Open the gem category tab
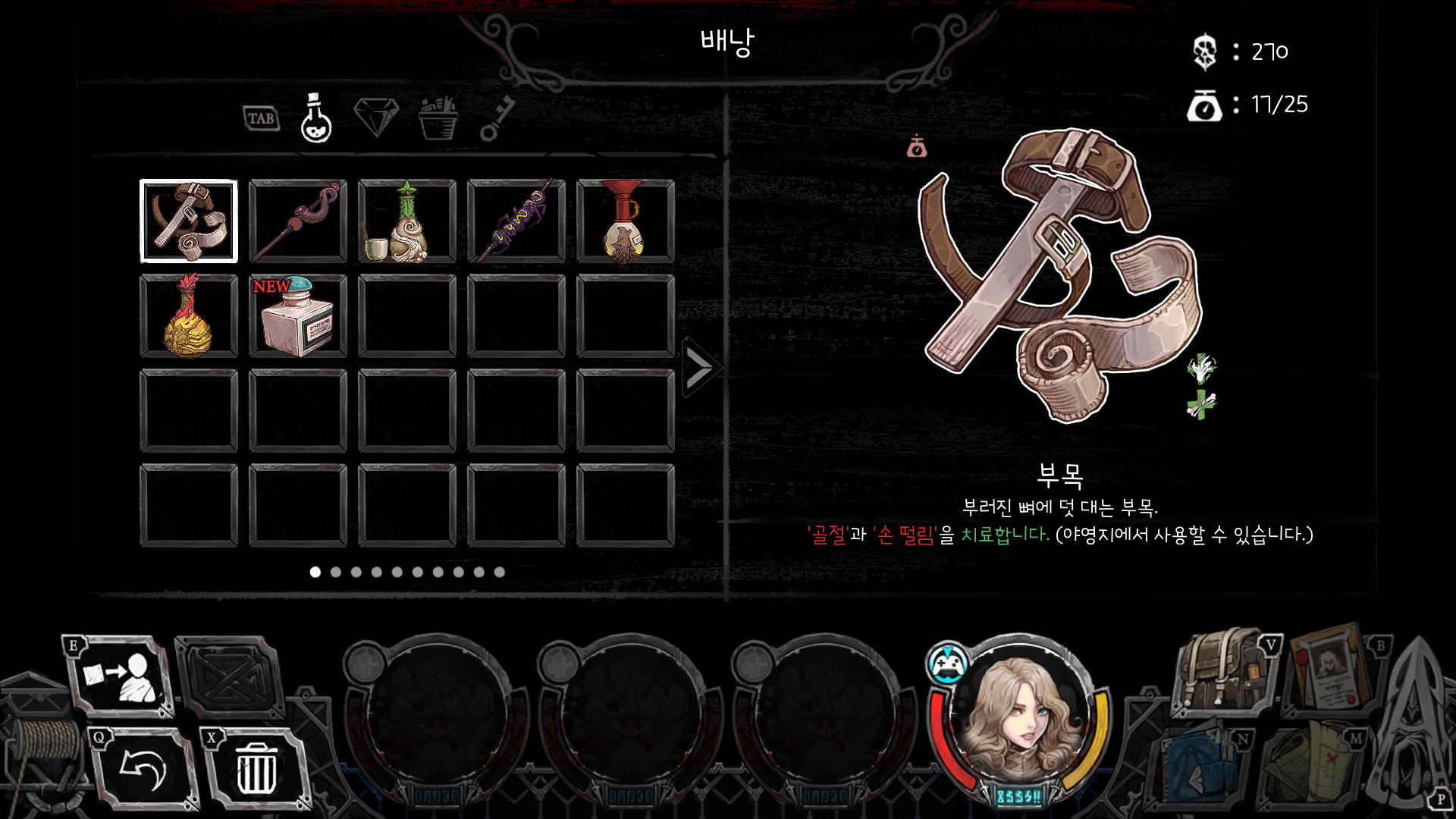The image size is (1456, 819). coord(376,118)
